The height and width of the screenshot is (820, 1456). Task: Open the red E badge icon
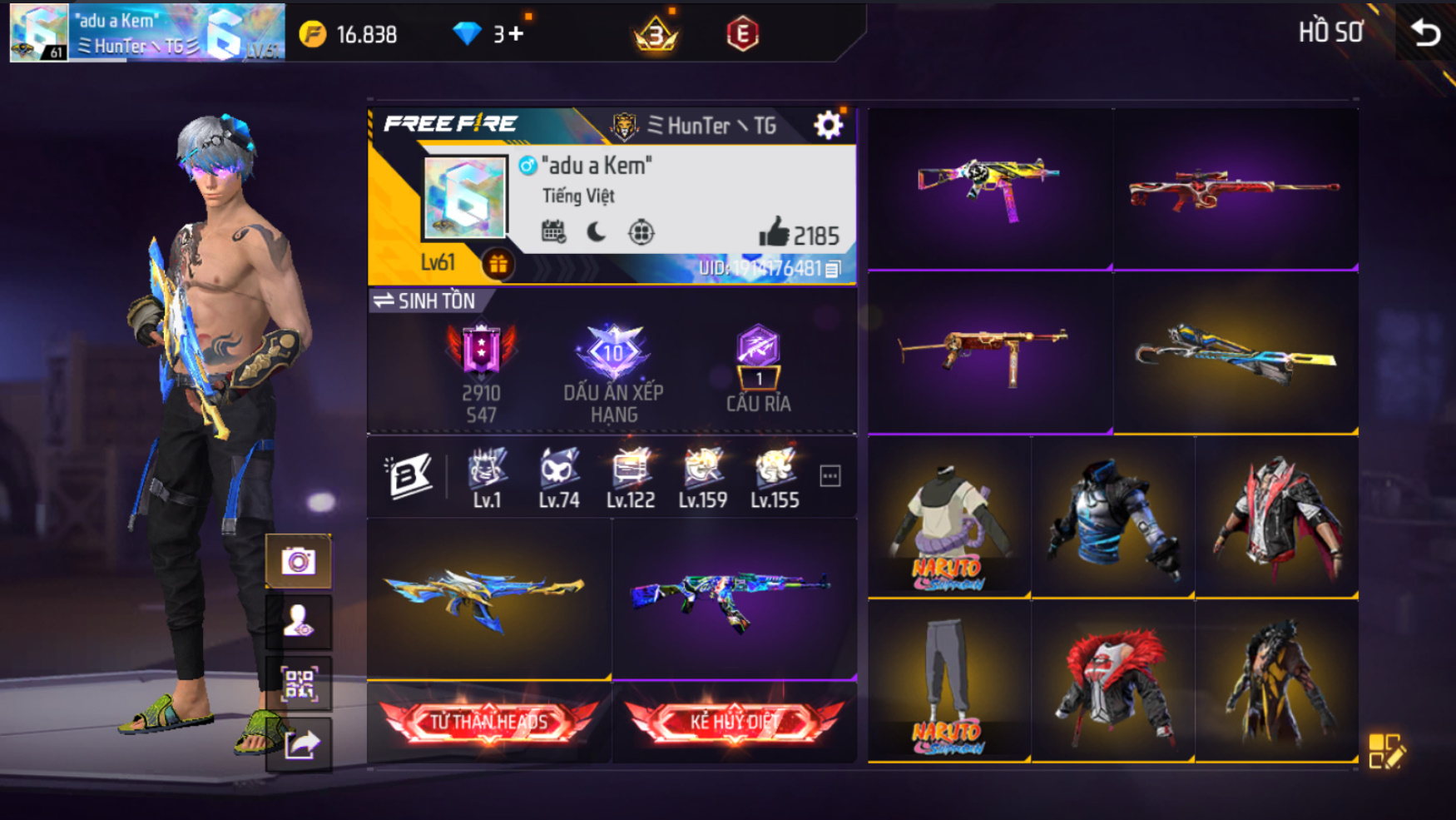click(742, 34)
